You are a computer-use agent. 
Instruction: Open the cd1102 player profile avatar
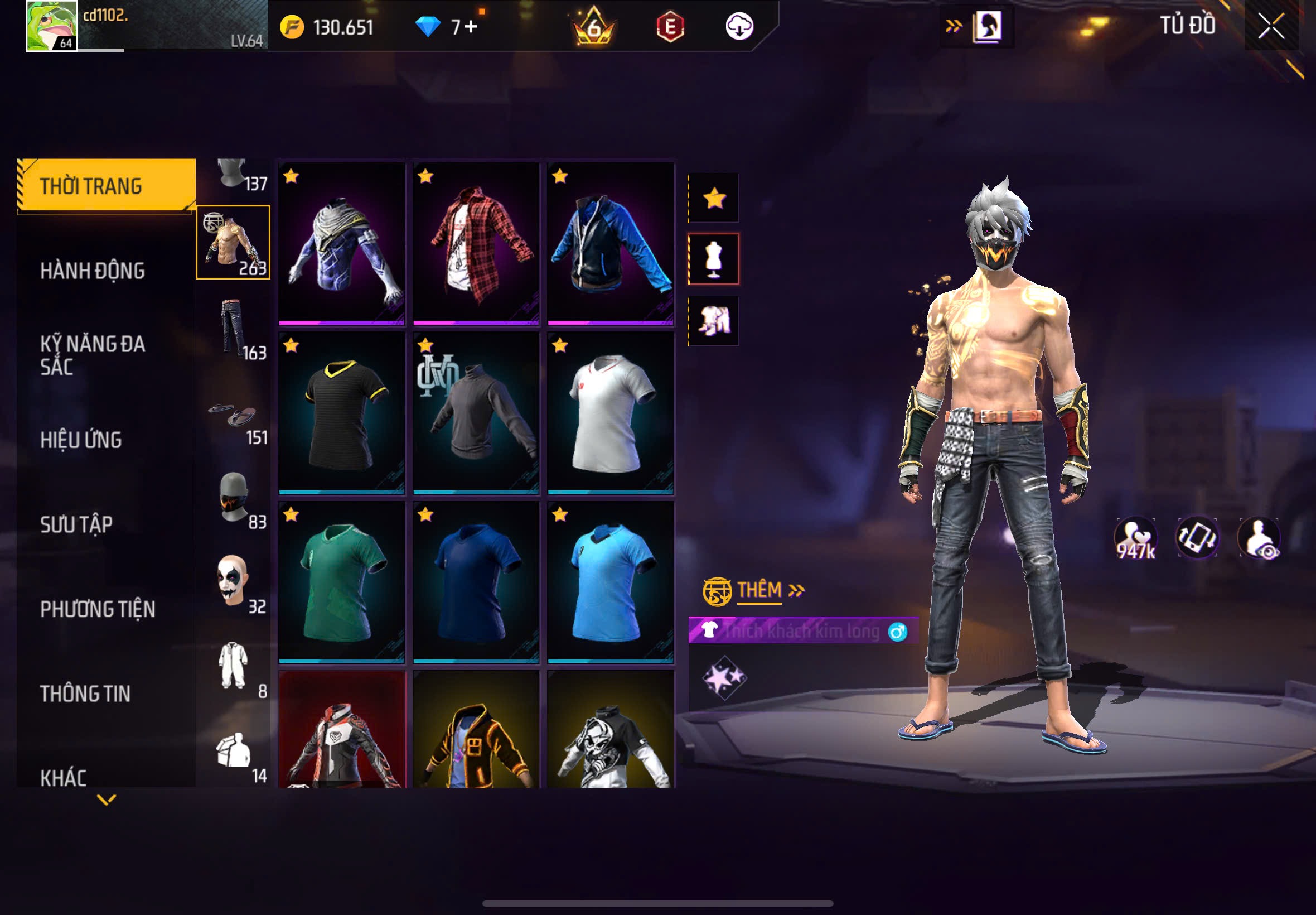(x=51, y=26)
